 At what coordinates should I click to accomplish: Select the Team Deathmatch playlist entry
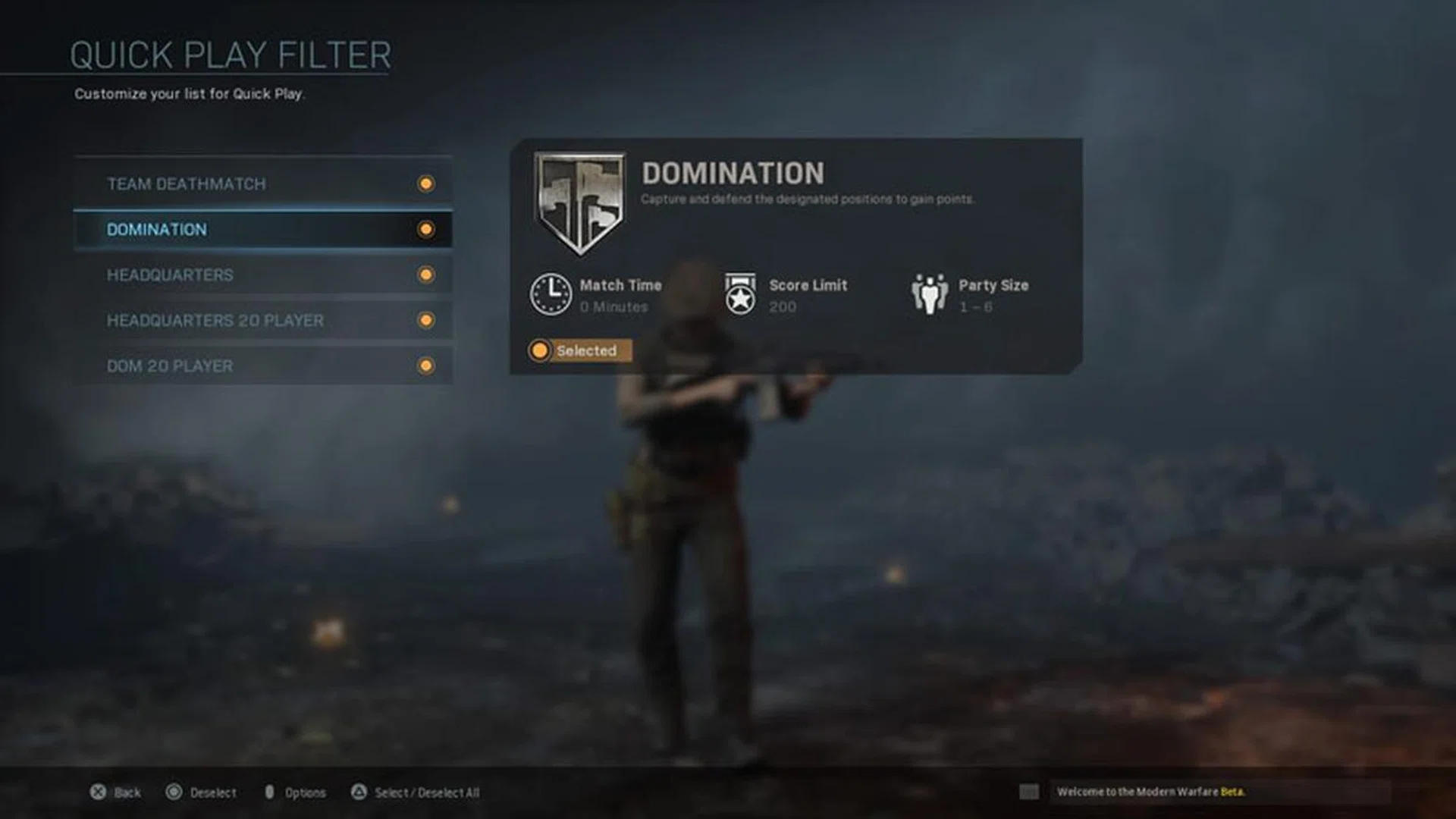tap(227, 184)
